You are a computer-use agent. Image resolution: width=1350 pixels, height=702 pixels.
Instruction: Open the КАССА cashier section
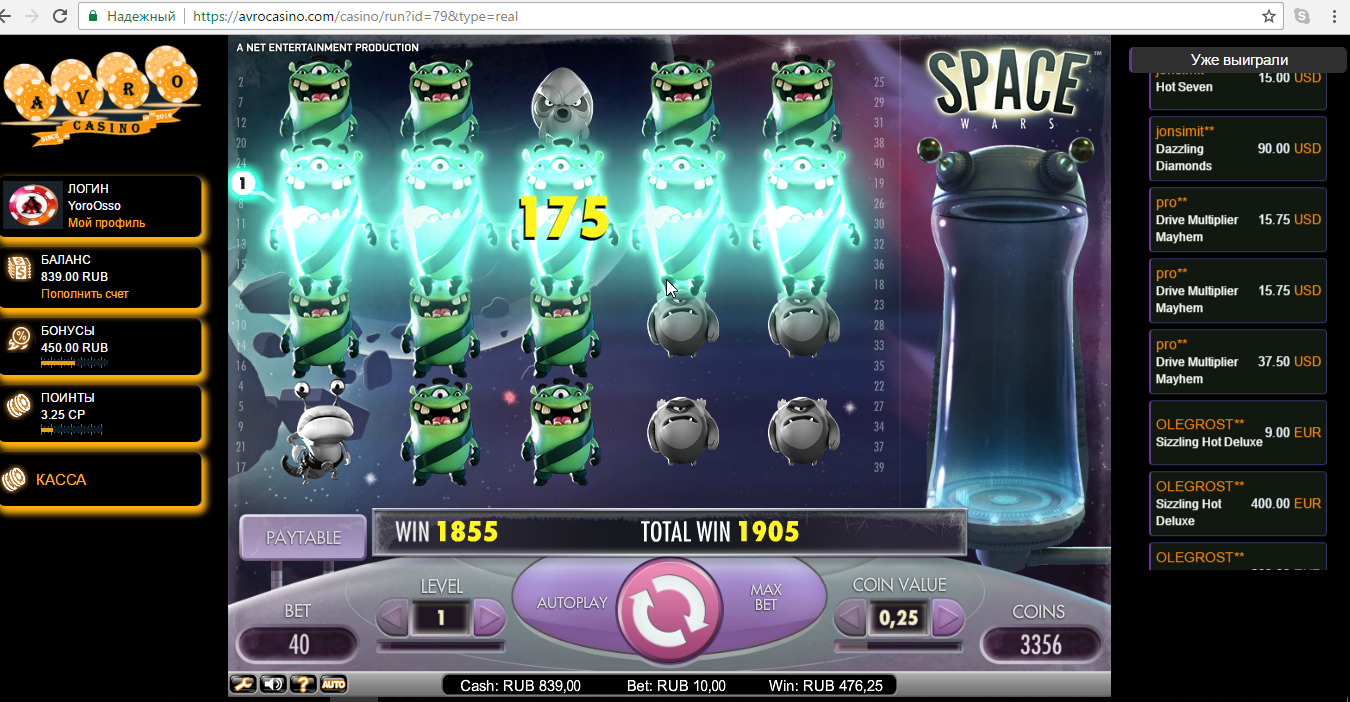[61, 480]
